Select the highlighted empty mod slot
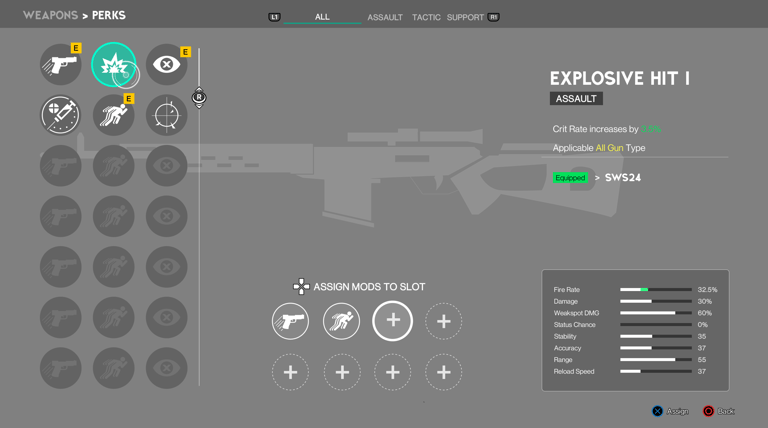Viewport: 768px width, 428px height. click(392, 321)
